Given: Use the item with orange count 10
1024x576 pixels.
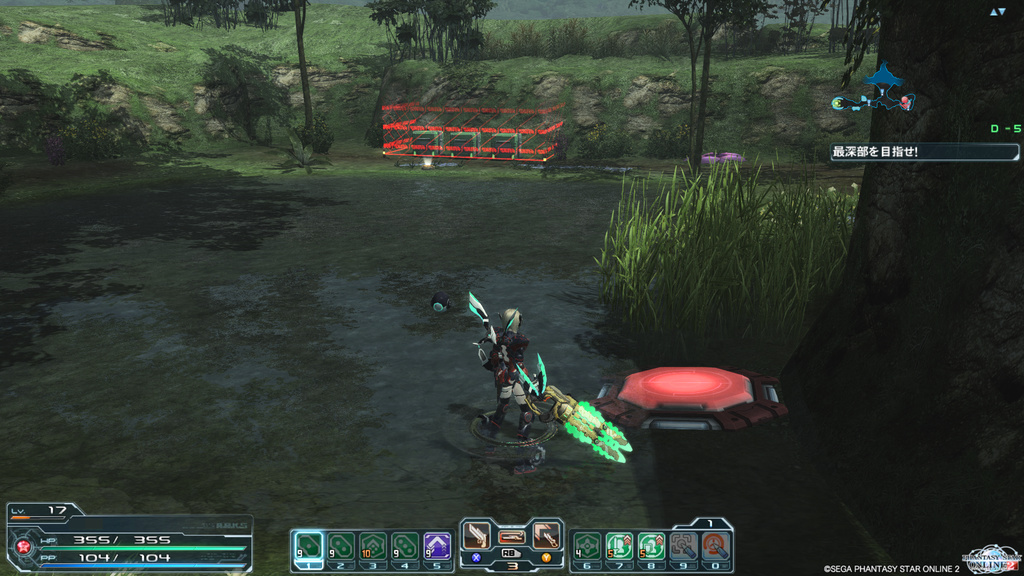Looking at the screenshot, I should click(373, 545).
